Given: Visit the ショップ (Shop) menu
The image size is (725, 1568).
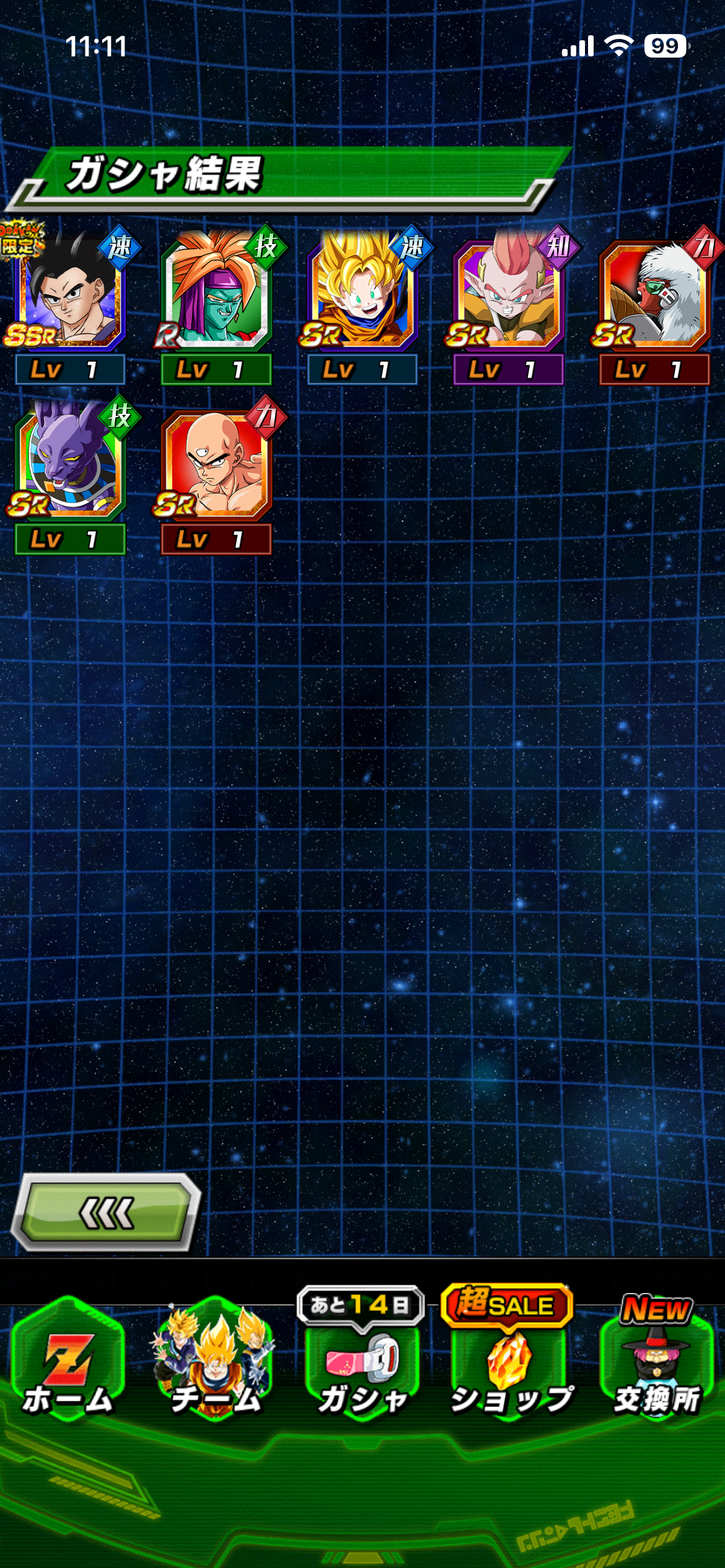Looking at the screenshot, I should coord(509,1362).
